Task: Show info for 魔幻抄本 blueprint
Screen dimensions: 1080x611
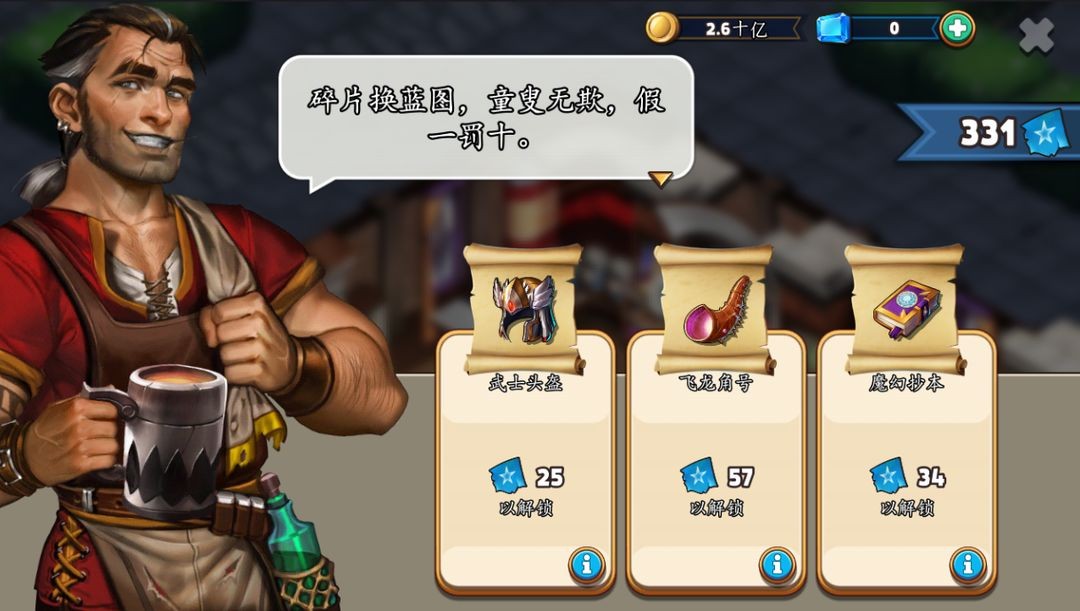Action: (967, 566)
